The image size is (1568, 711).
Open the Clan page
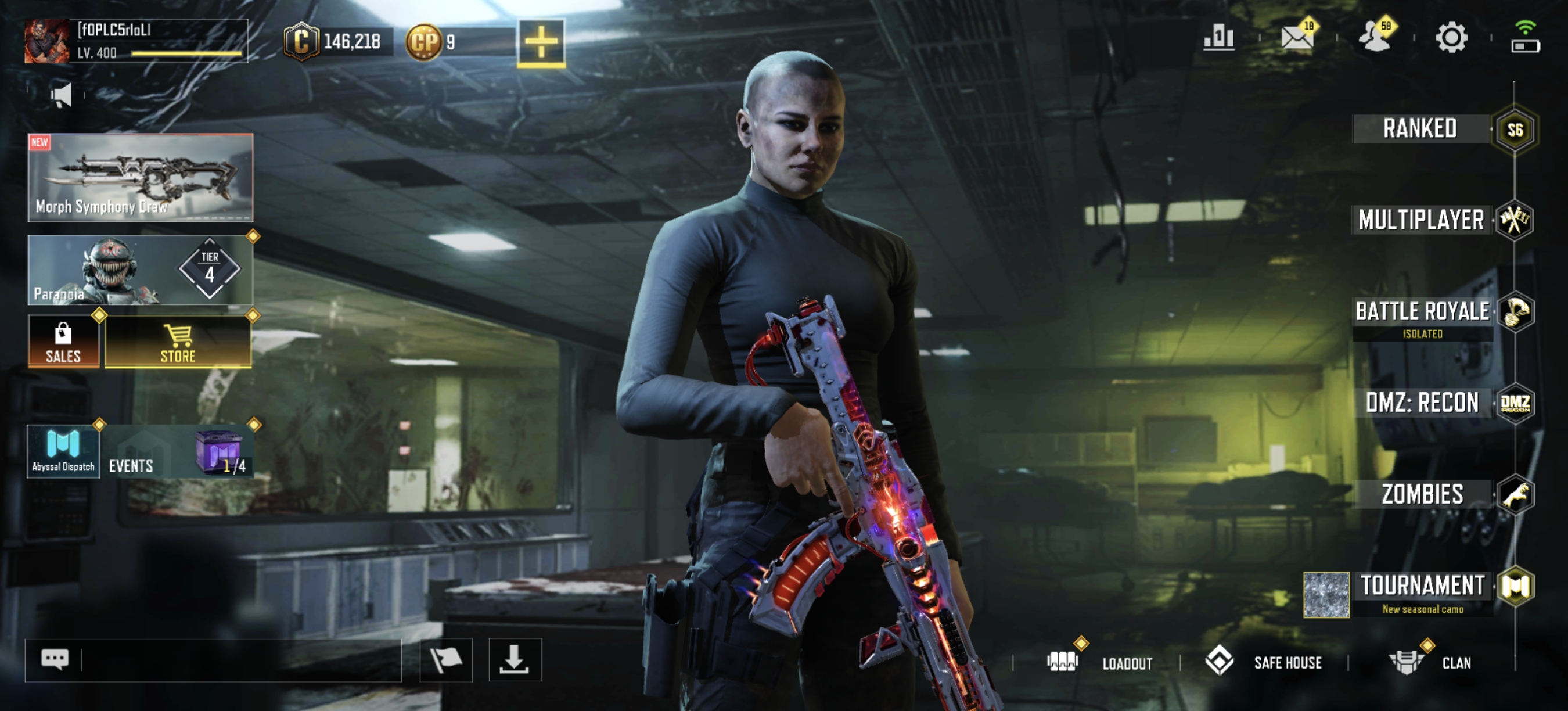point(1430,662)
